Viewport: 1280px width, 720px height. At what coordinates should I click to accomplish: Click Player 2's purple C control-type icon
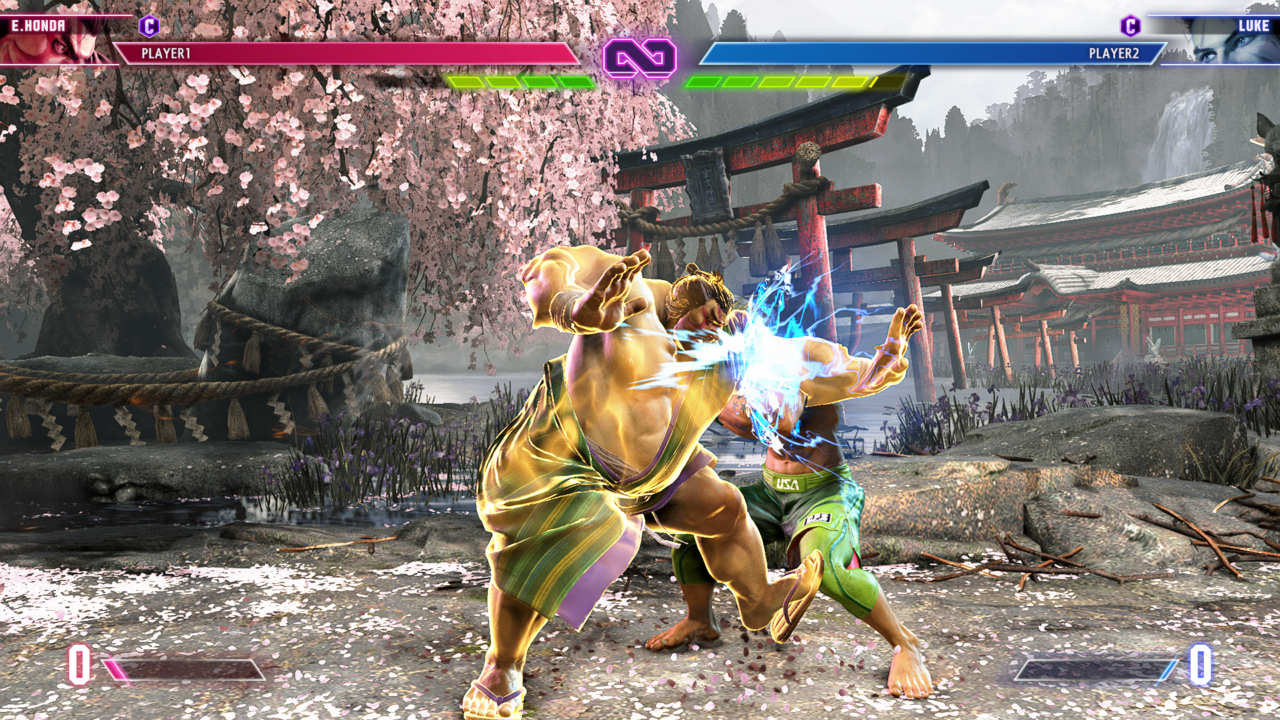pyautogui.click(x=1130, y=26)
